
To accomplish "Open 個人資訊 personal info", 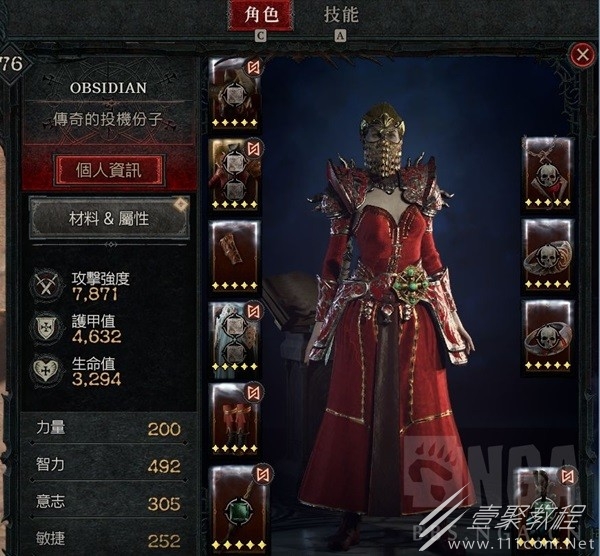I will pos(108,169).
